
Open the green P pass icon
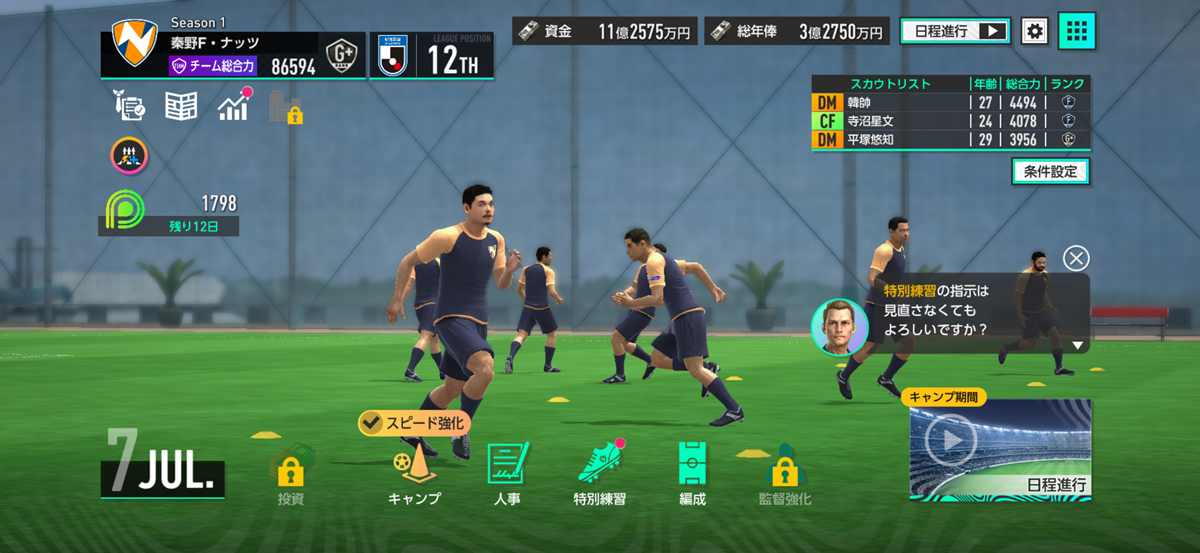pyautogui.click(x=126, y=209)
